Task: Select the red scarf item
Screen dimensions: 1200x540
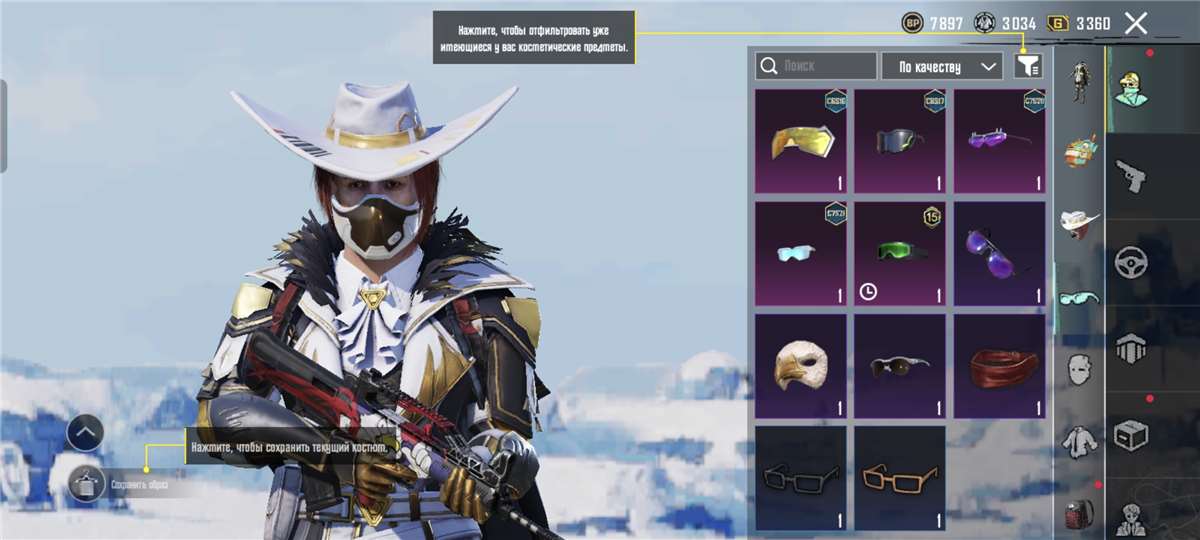Action: [999, 366]
